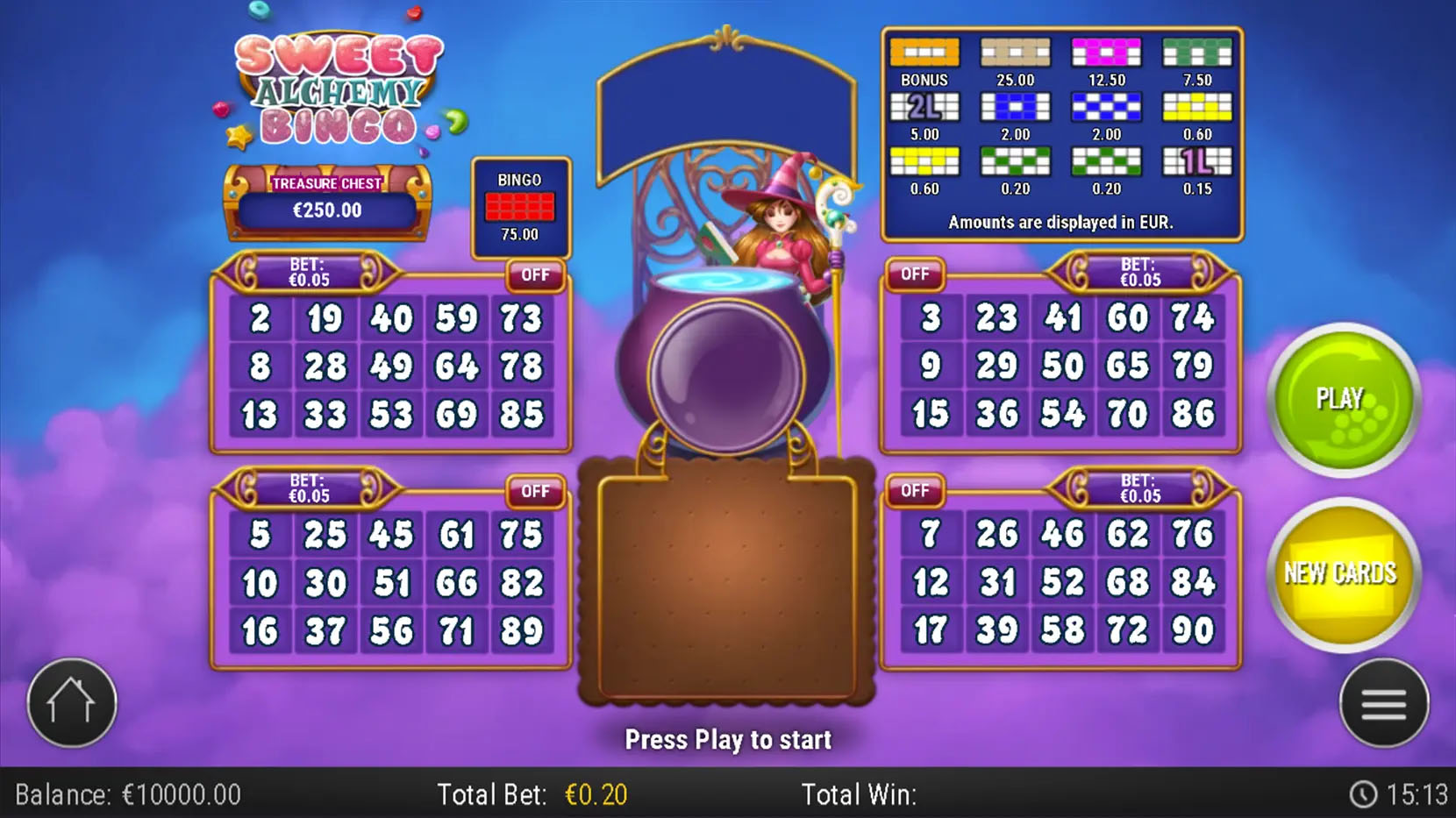The height and width of the screenshot is (818, 1456).
Task: Click the red Bingo progress grid
Action: 519,208
